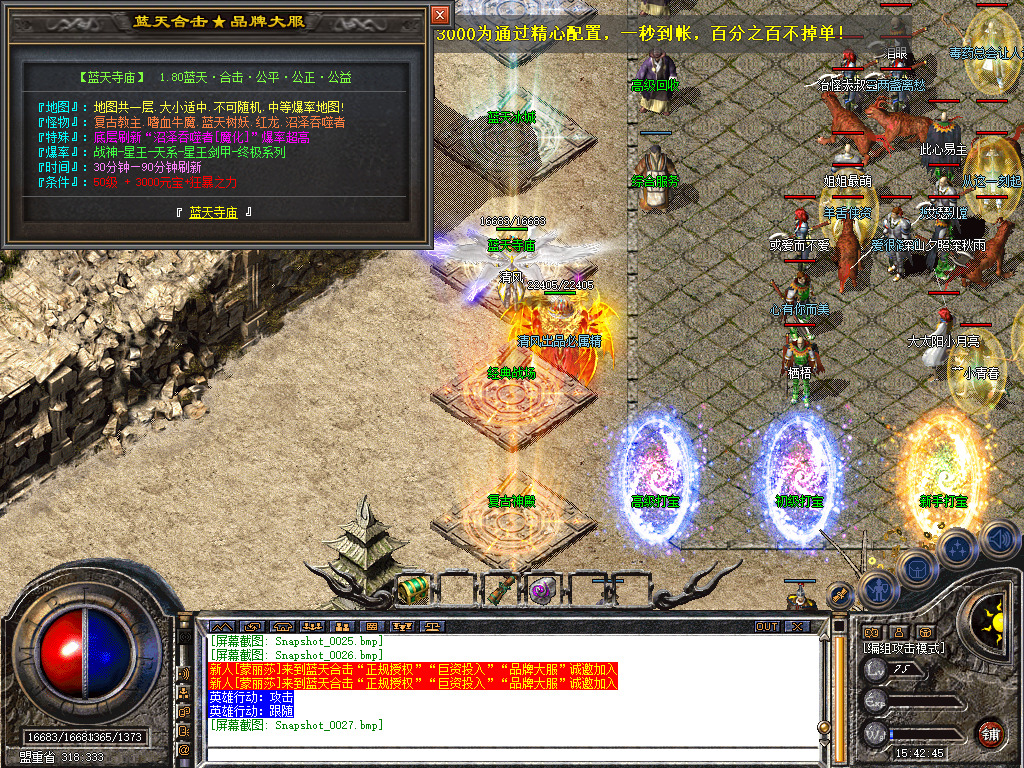Select the @ chat channel button
The height and width of the screenshot is (768, 1024).
(184, 749)
